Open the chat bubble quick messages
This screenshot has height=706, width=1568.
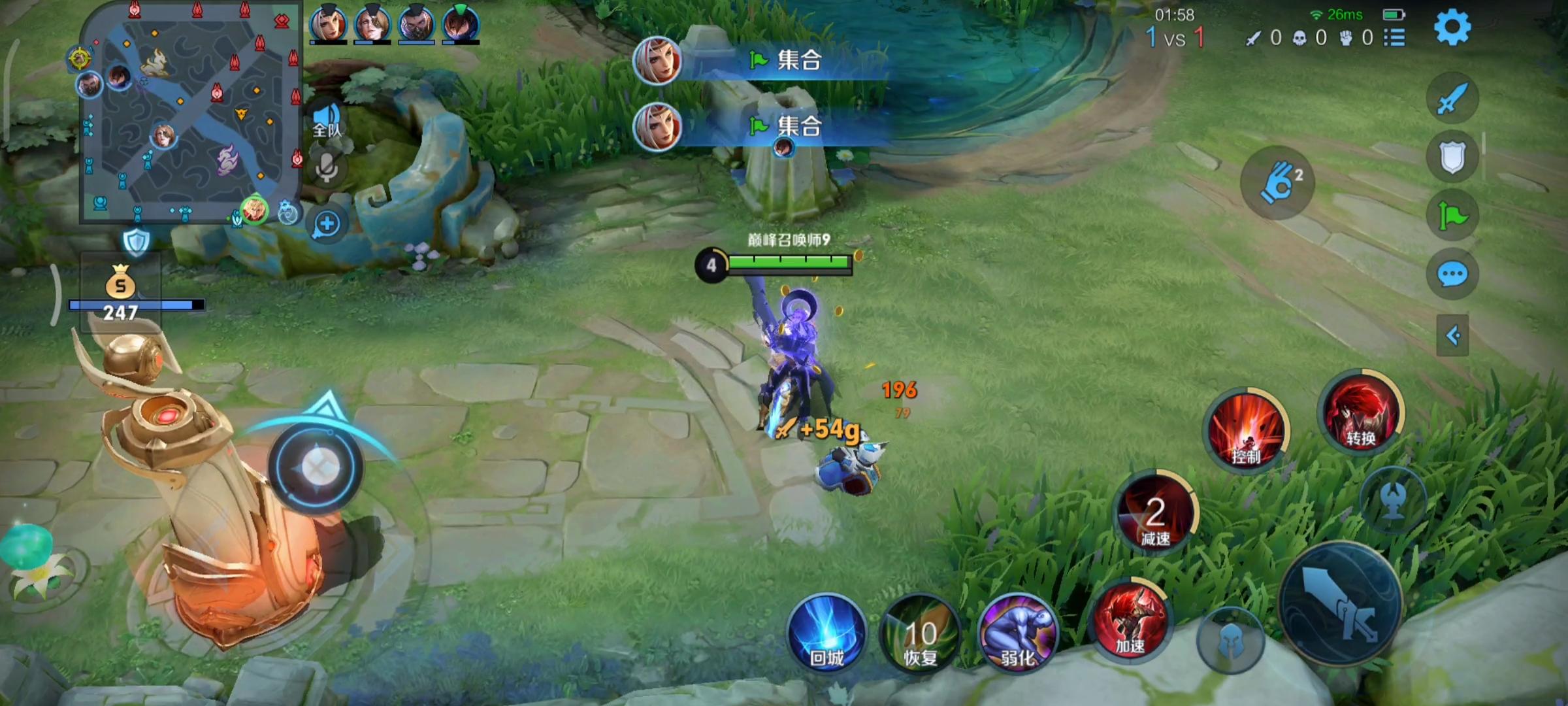click(x=1452, y=275)
